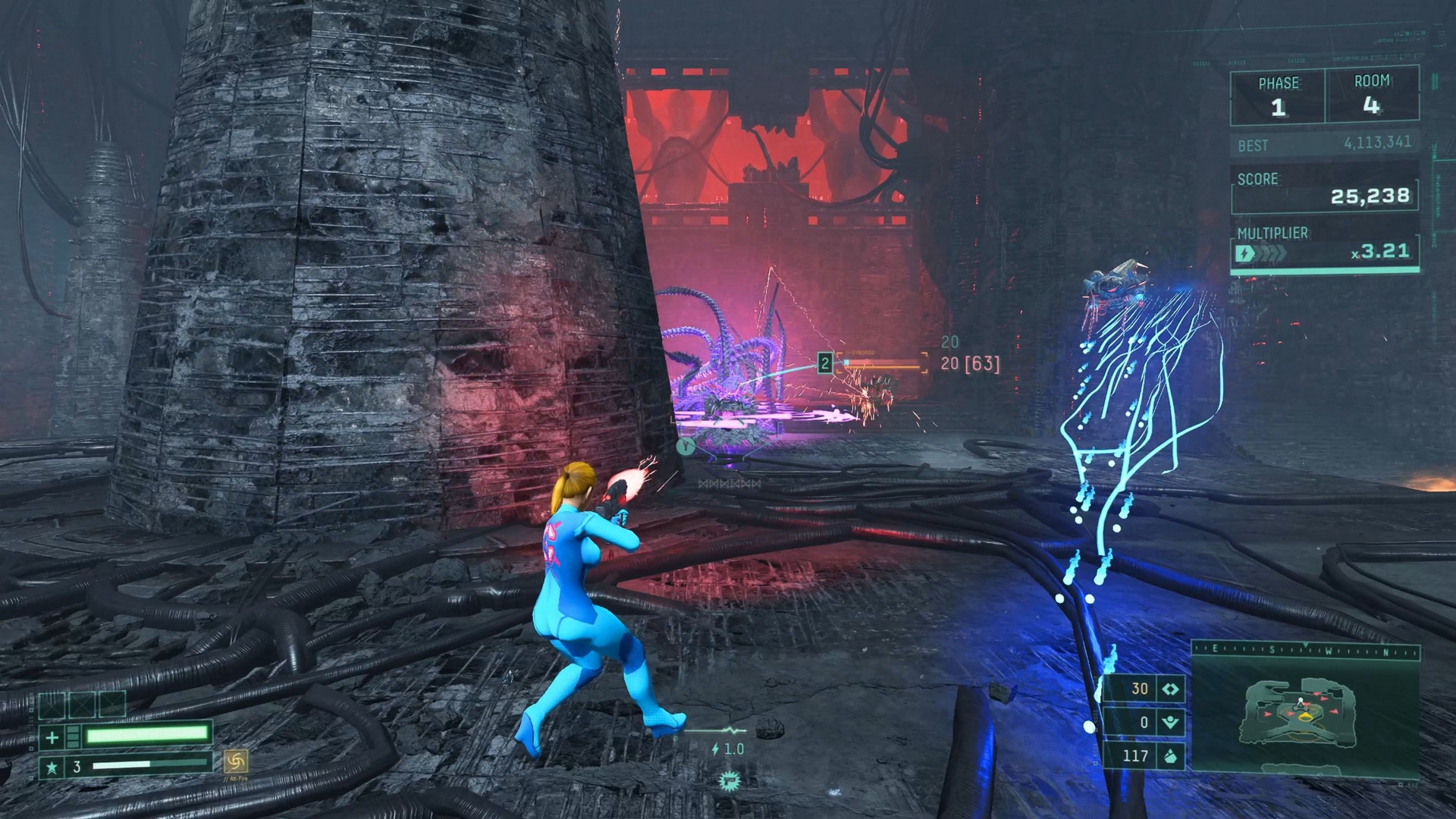Select the adrenaline star icon

tap(52, 767)
